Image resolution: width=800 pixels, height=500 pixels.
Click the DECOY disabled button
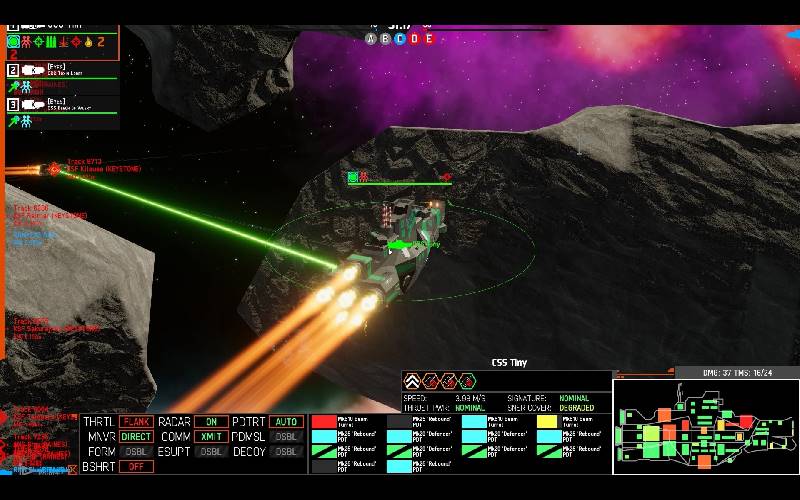point(286,451)
